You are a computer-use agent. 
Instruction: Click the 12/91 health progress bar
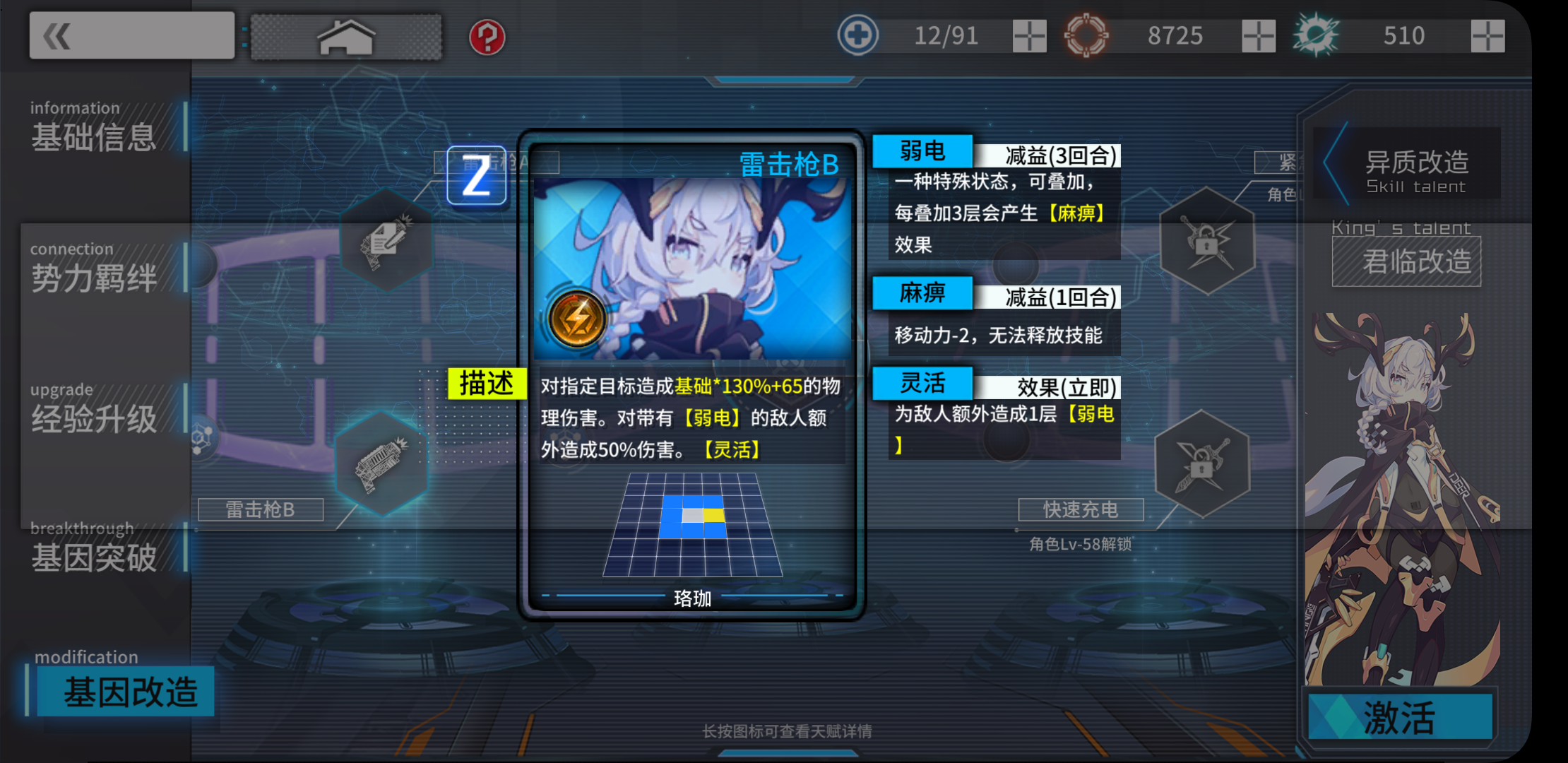pos(944,35)
